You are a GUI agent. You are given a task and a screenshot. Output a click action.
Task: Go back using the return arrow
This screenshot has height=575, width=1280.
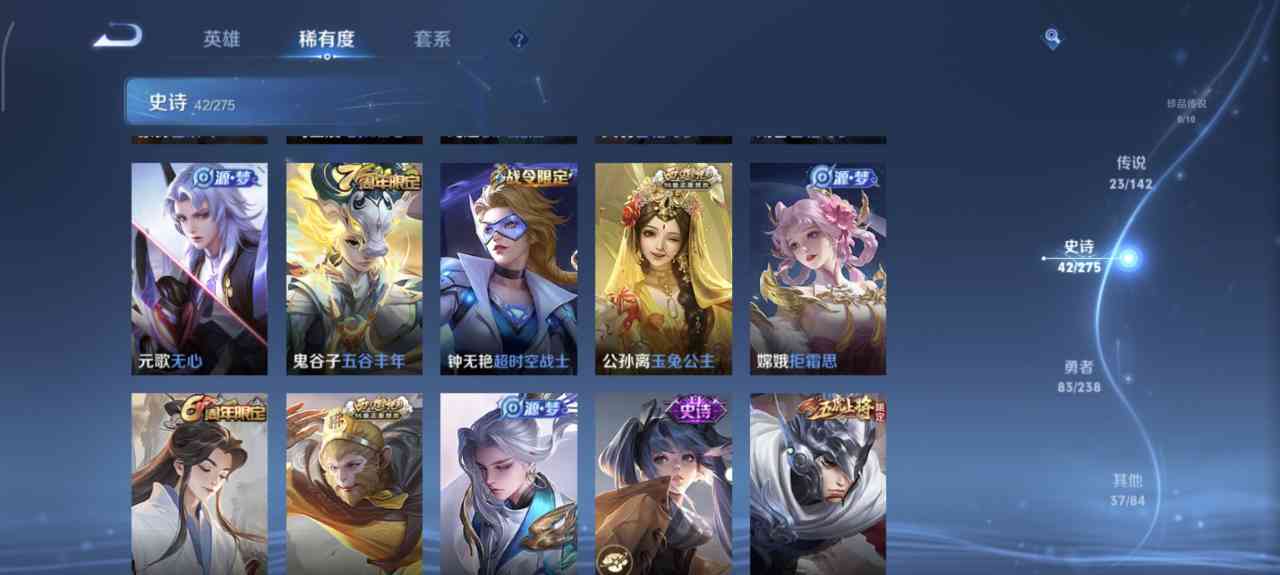click(118, 38)
